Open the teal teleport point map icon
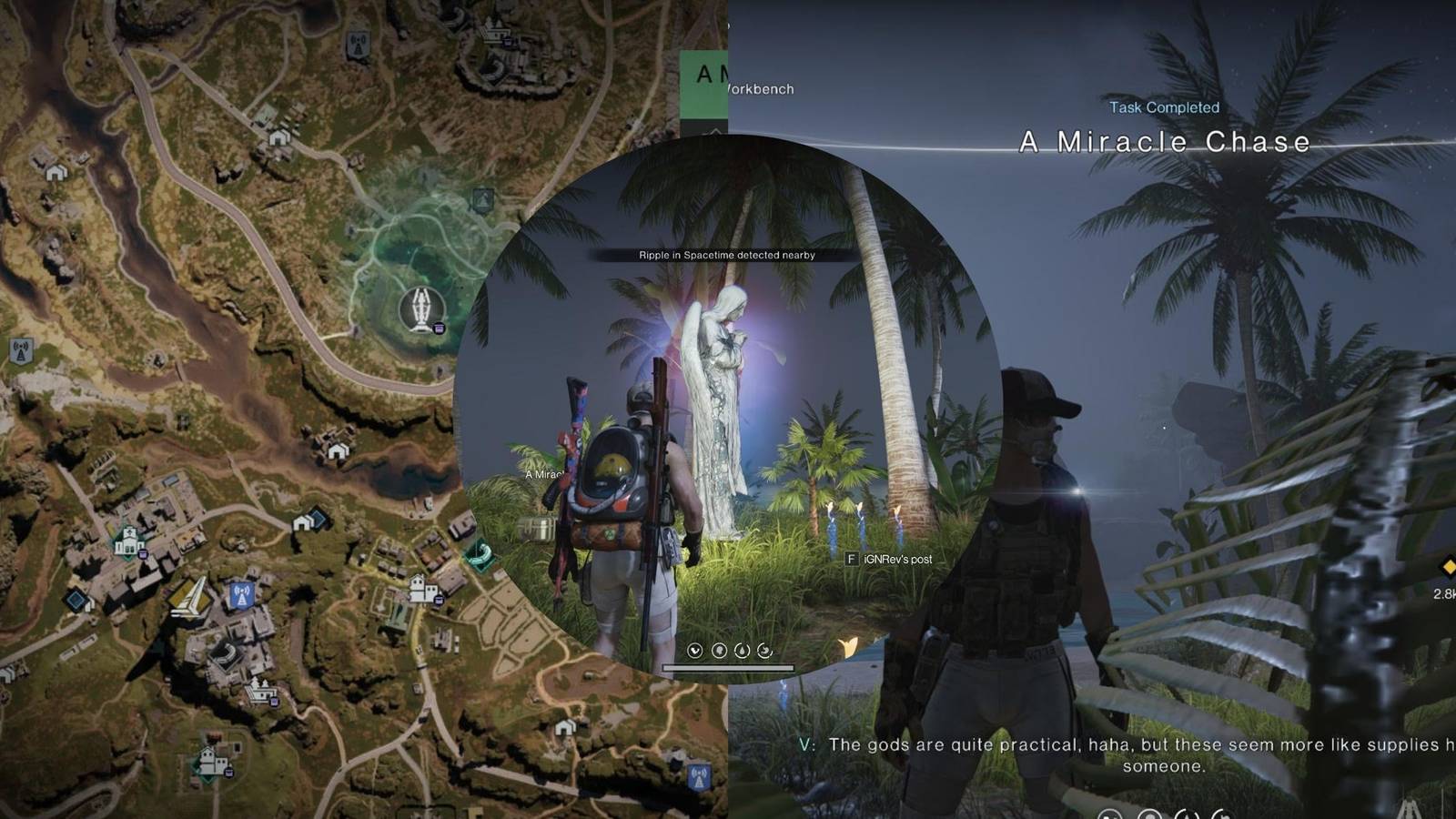Viewport: 1456px width, 819px height. click(x=480, y=552)
